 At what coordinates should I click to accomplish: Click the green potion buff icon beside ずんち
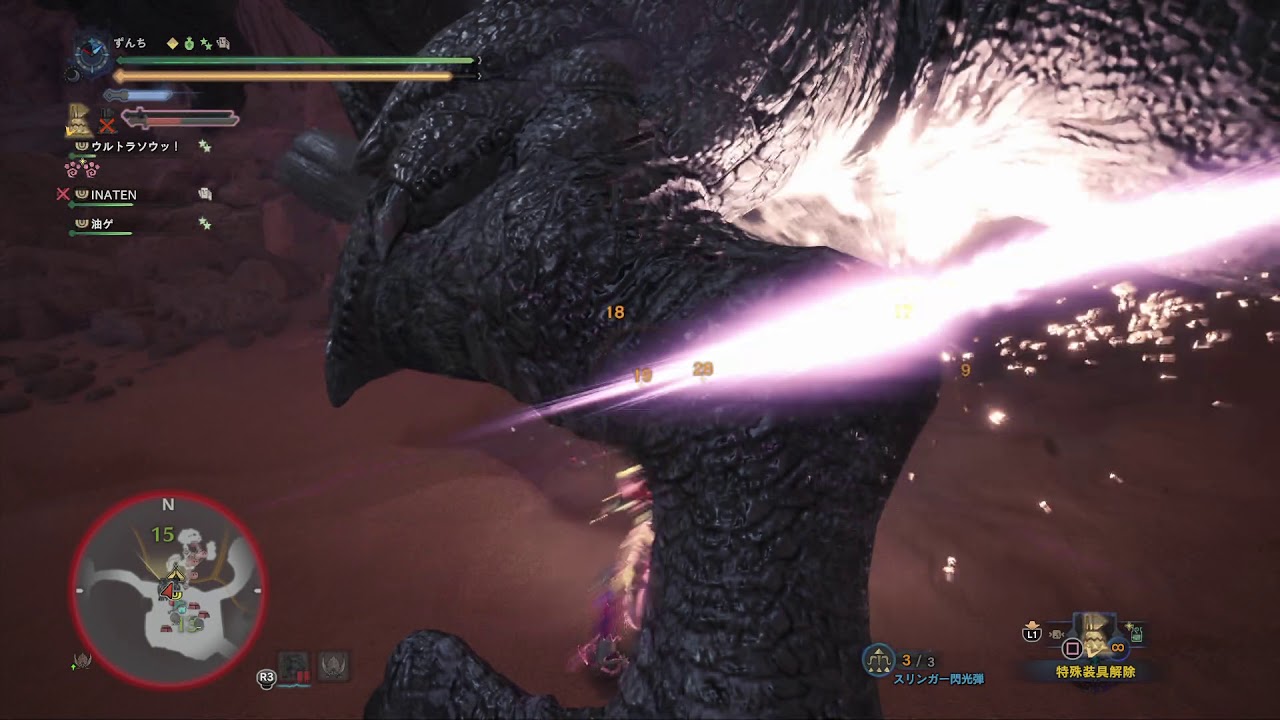(189, 43)
